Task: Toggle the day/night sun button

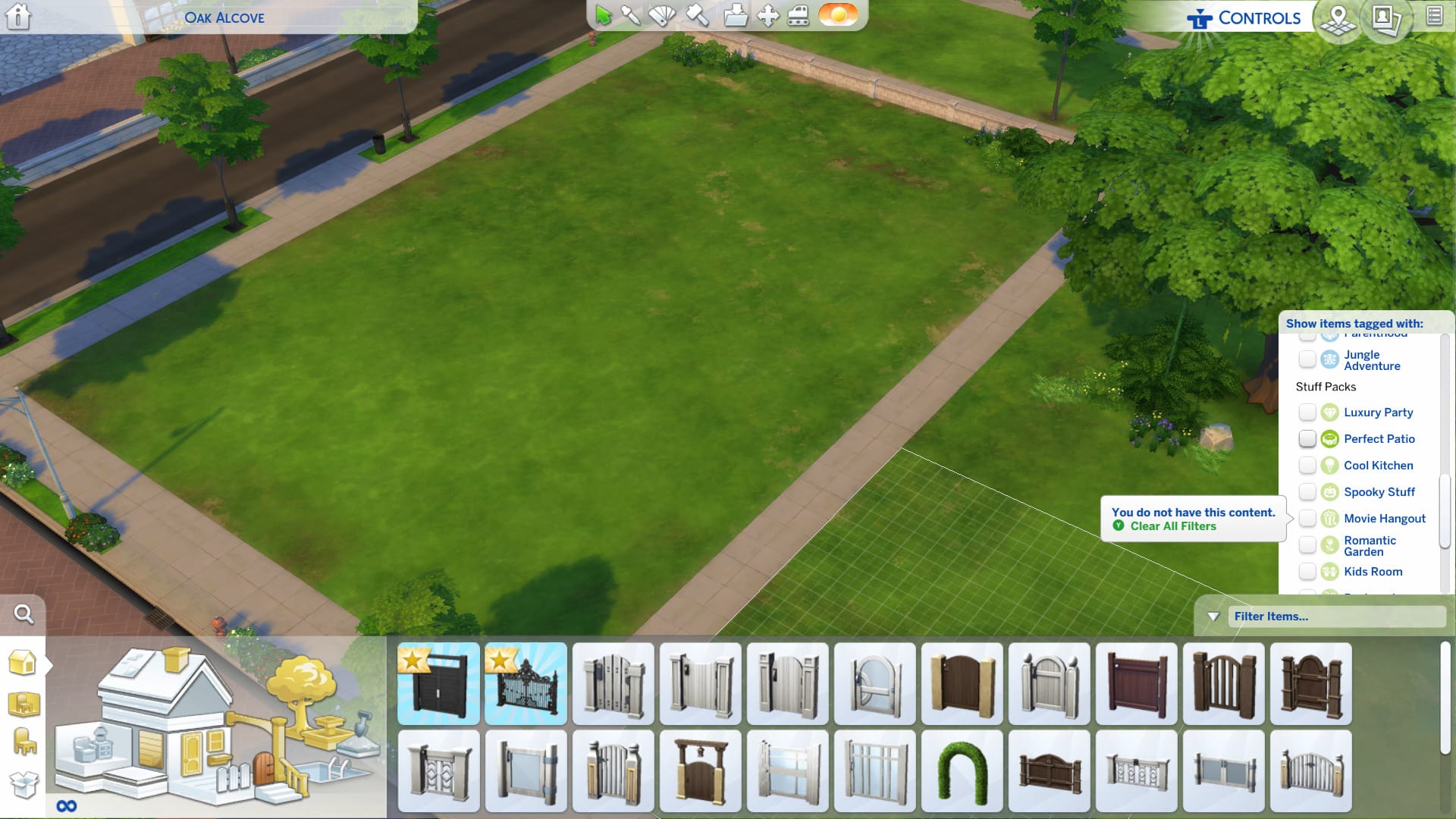Action: [838, 15]
